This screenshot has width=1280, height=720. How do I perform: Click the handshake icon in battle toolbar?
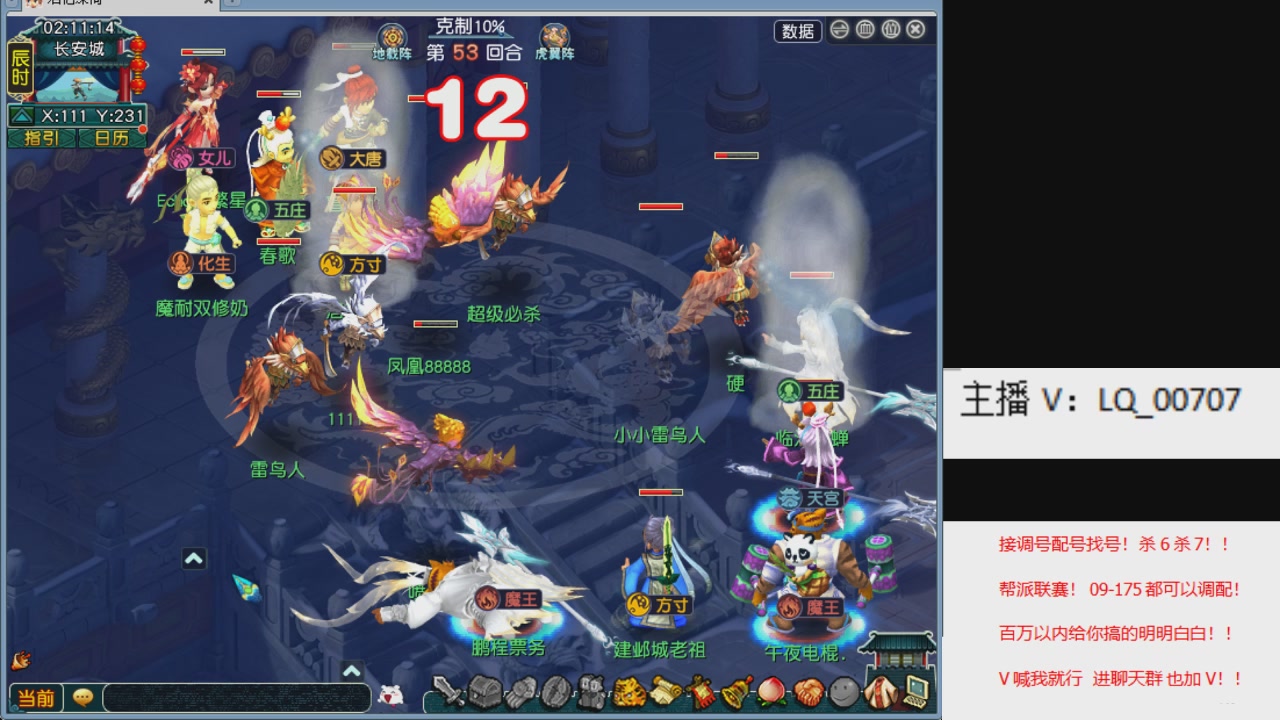pyautogui.click(x=808, y=691)
